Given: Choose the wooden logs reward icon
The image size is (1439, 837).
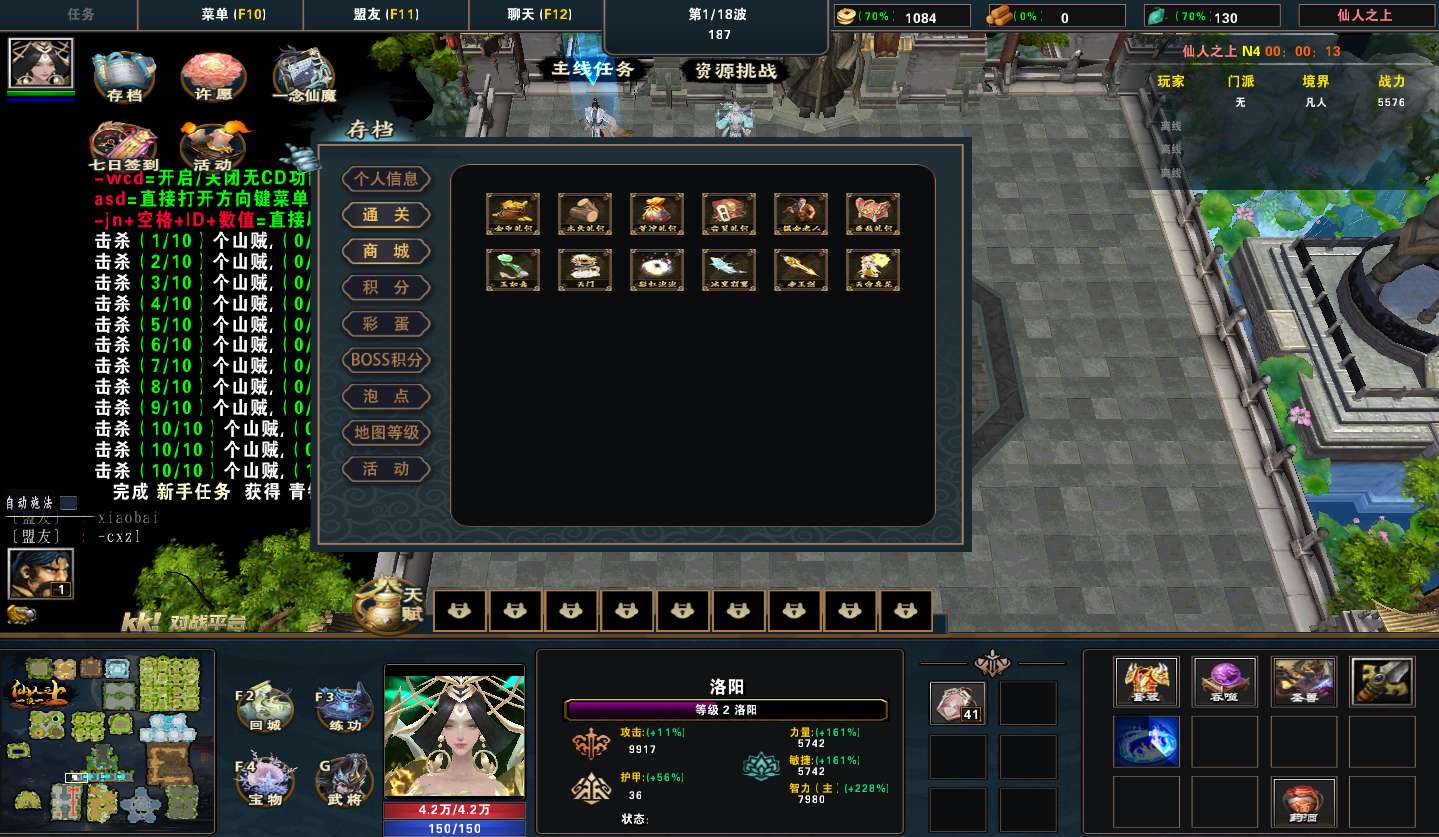Looking at the screenshot, I should tap(585, 214).
